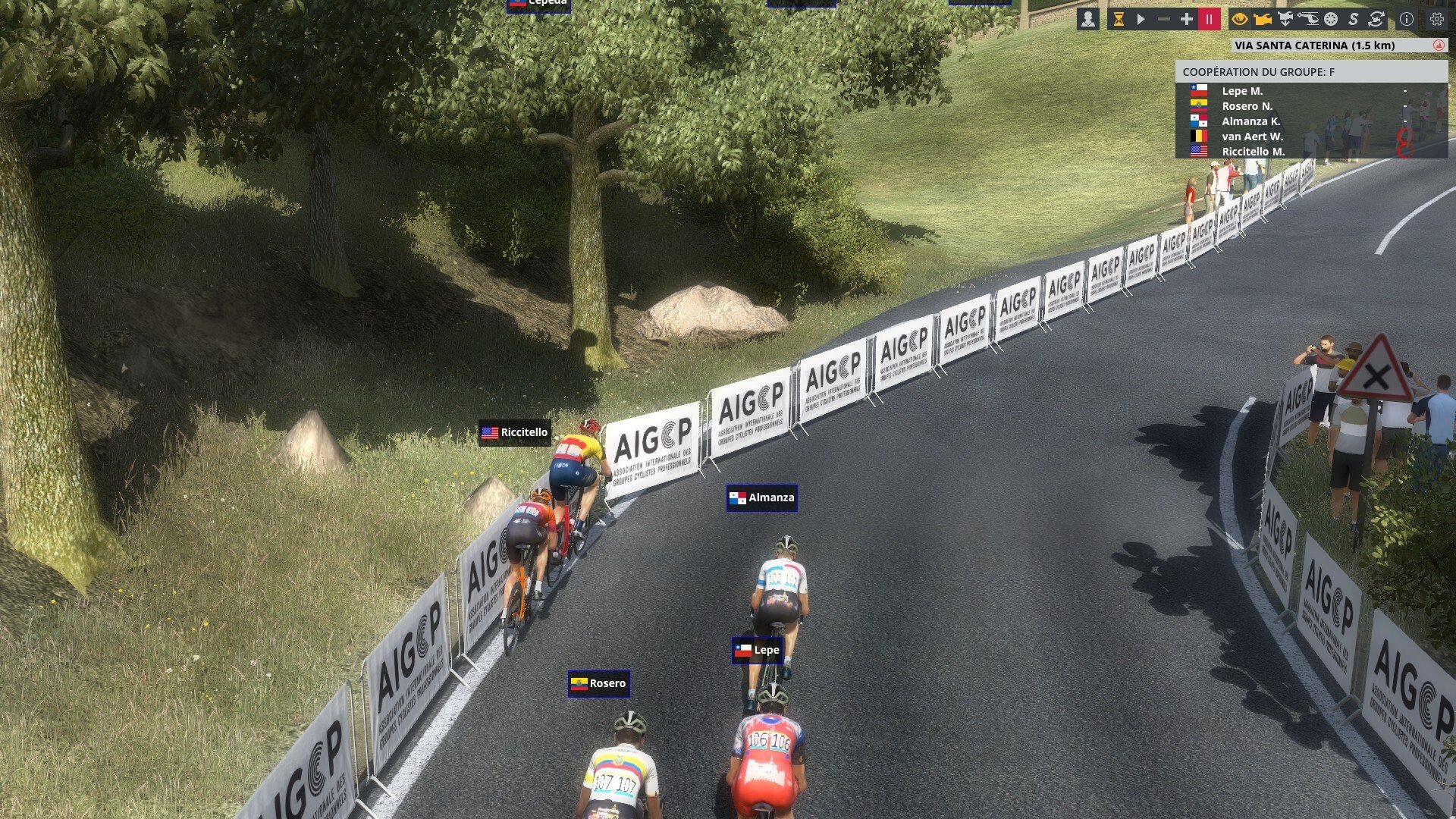Select Lepe M. in the group list

(x=1242, y=91)
